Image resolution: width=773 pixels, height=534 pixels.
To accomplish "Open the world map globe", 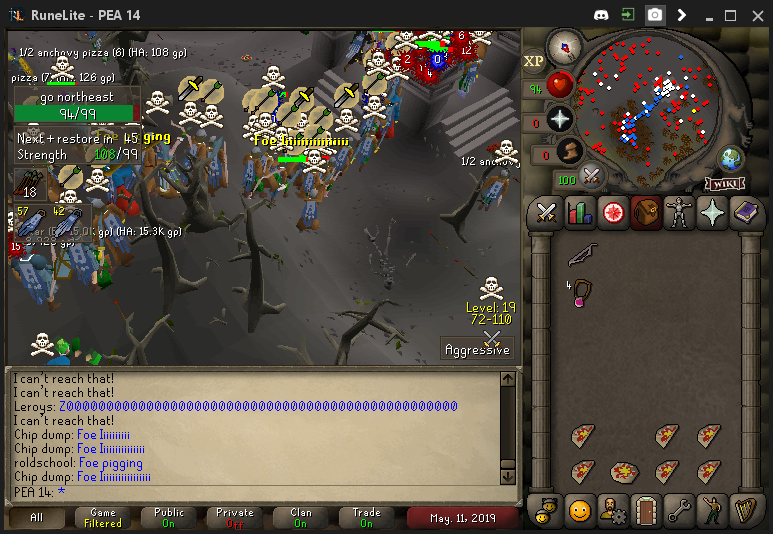I will (x=731, y=158).
